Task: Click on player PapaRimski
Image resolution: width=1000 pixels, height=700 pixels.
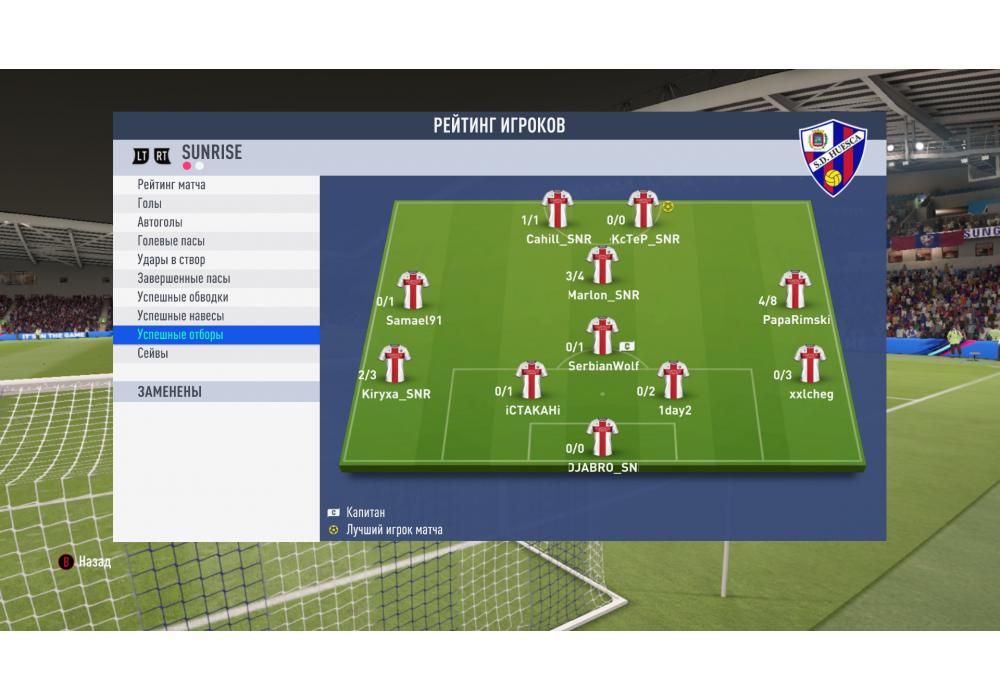Action: (x=795, y=290)
